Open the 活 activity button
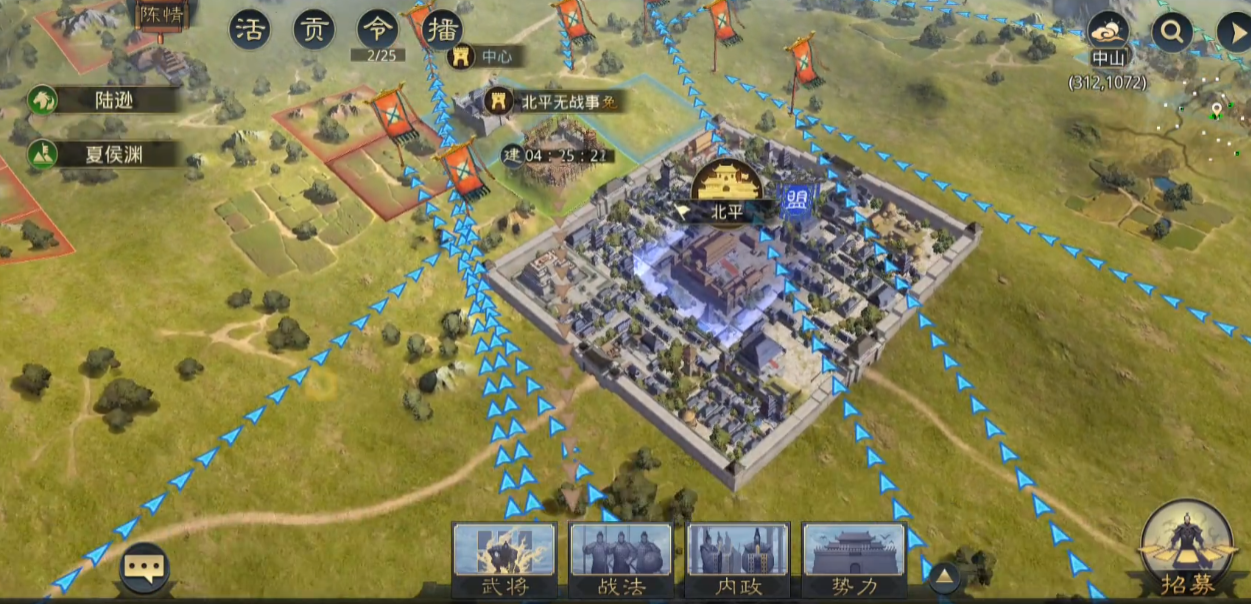The width and height of the screenshot is (1251, 604). (x=250, y=30)
